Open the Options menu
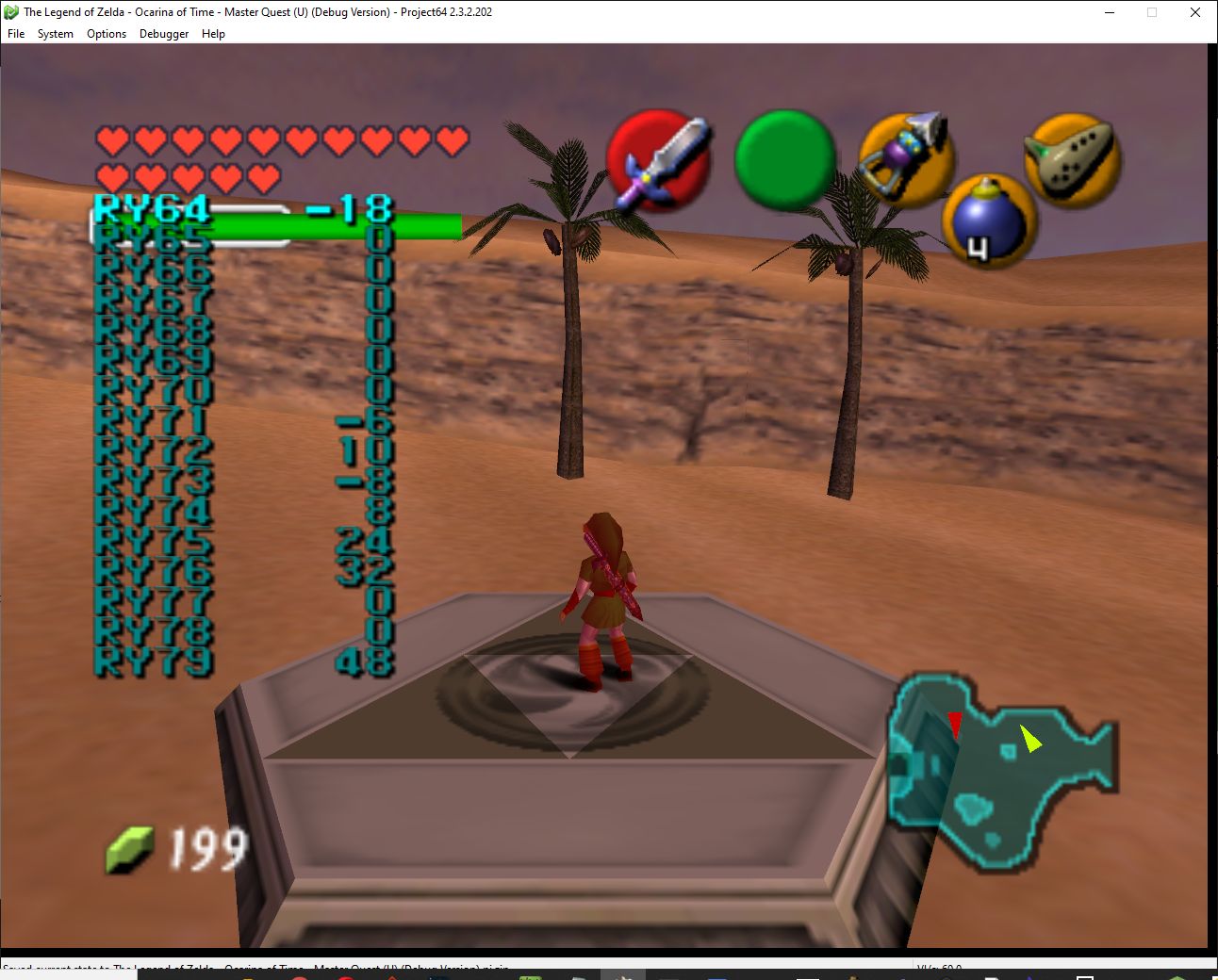The width and height of the screenshot is (1218, 980). tap(106, 34)
